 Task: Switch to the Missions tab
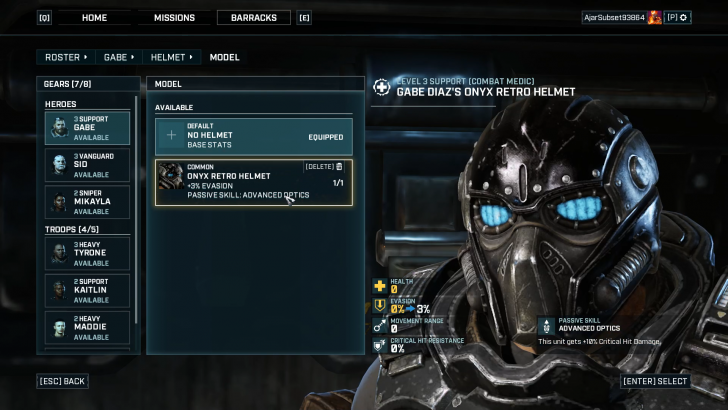(175, 18)
